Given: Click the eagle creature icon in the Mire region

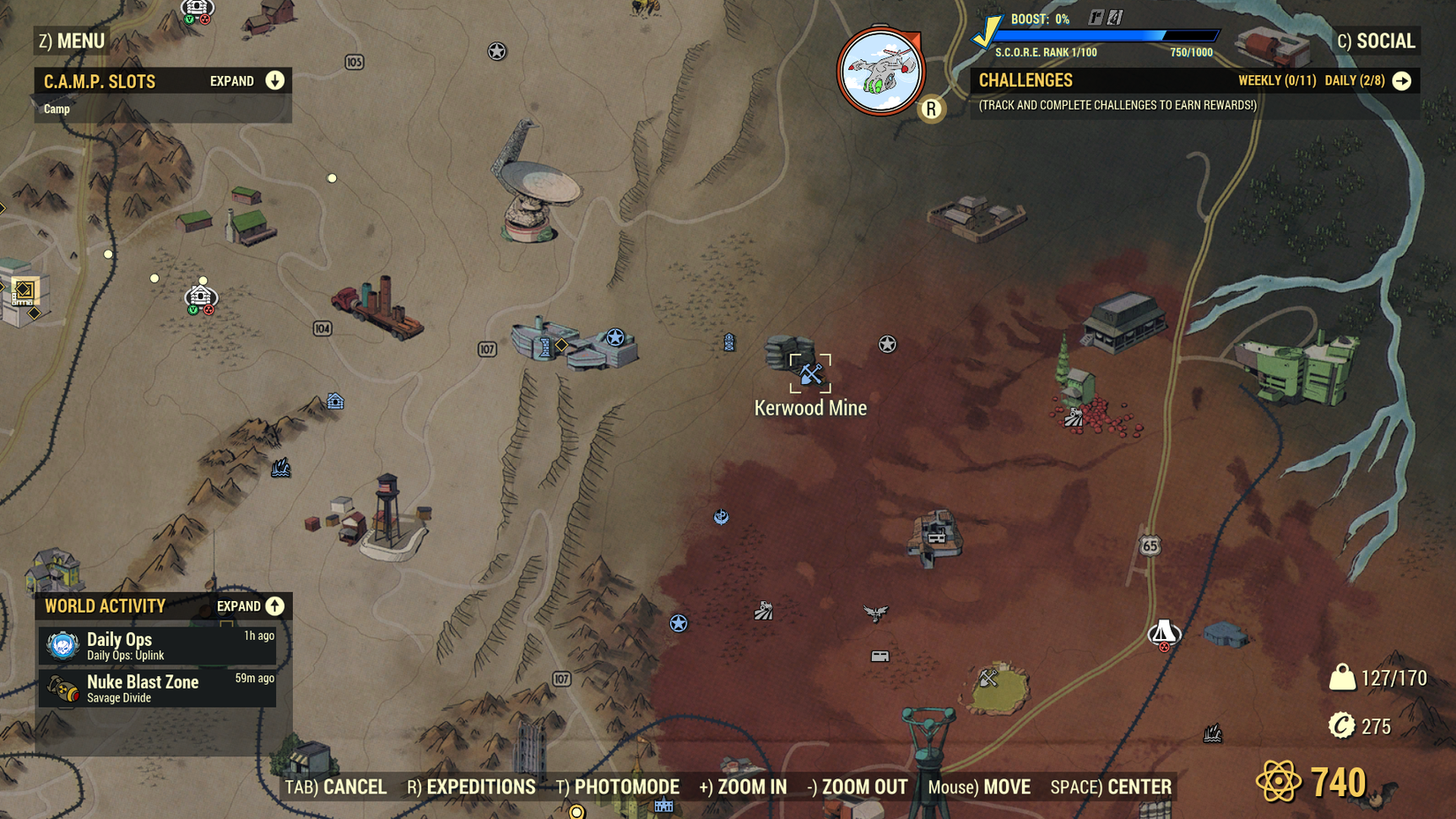Looking at the screenshot, I should [x=874, y=615].
